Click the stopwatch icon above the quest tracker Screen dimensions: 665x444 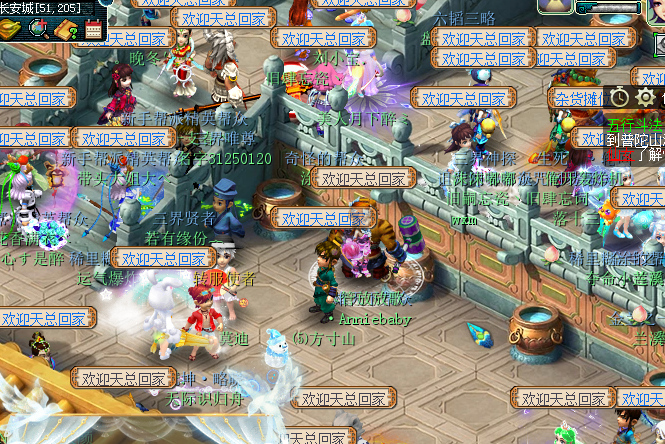coord(620,97)
